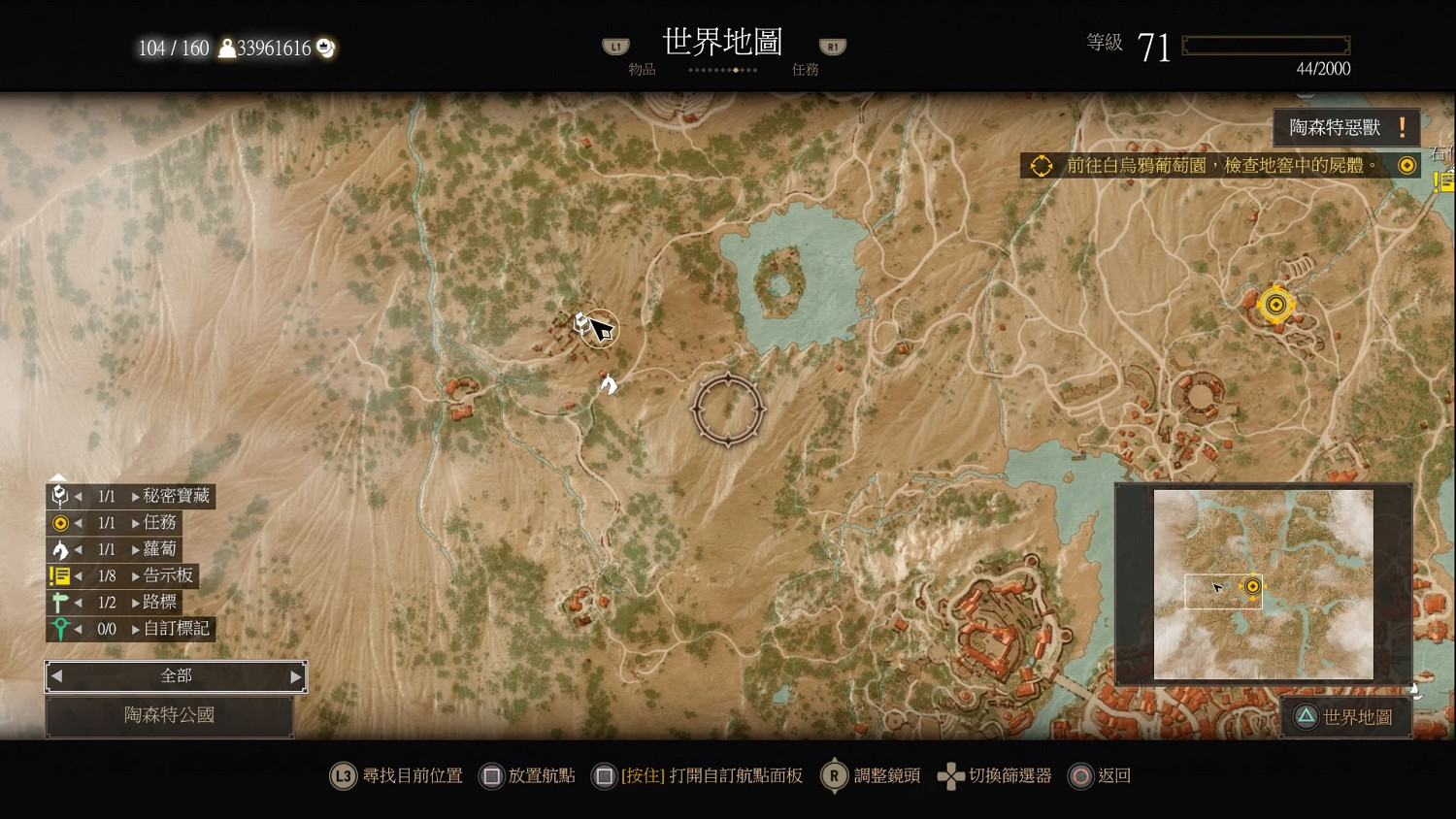Switch to the 物品 tab
The width and height of the screenshot is (1456, 819).
point(641,68)
